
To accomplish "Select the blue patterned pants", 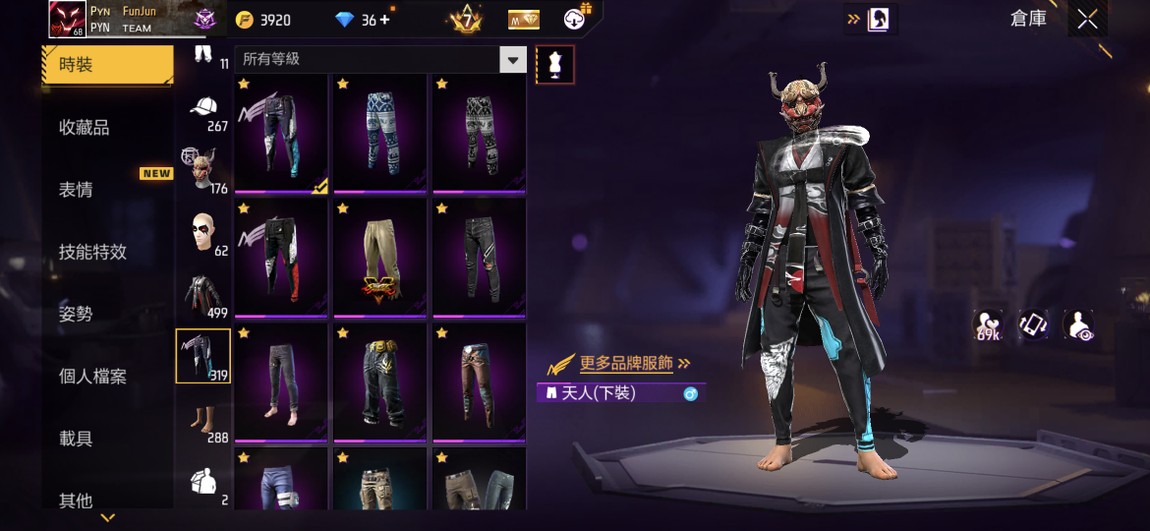I will click(379, 132).
